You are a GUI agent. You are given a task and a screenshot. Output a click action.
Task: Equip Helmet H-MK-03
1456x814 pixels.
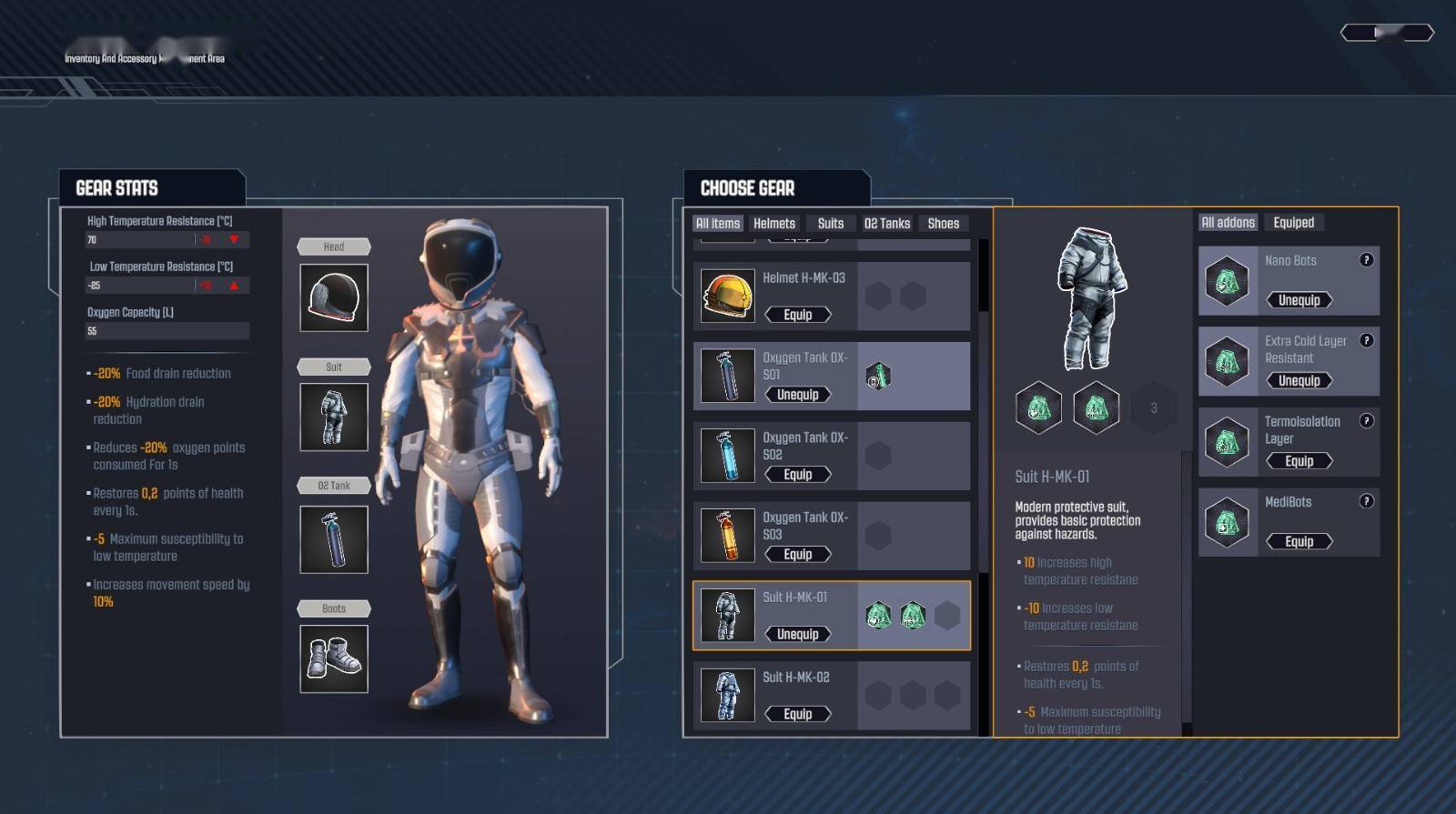(797, 315)
